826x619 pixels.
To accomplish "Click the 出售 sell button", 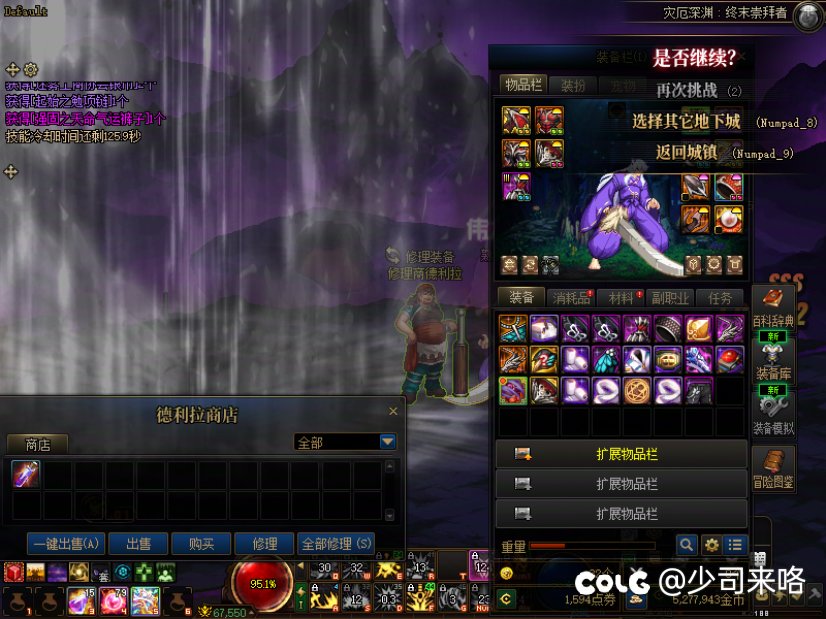I will 138,544.
